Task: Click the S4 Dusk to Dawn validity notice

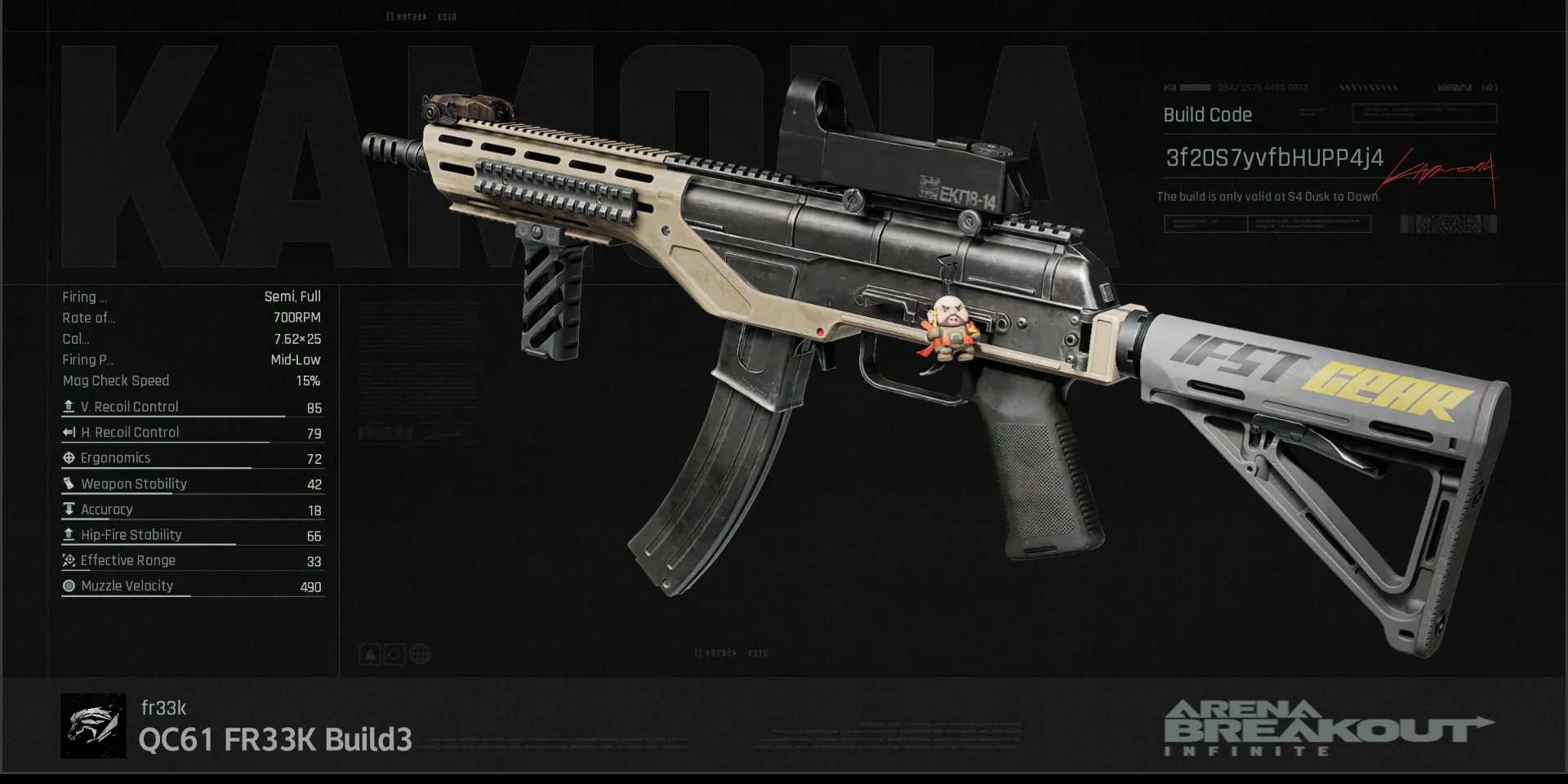Action: pos(1267,196)
